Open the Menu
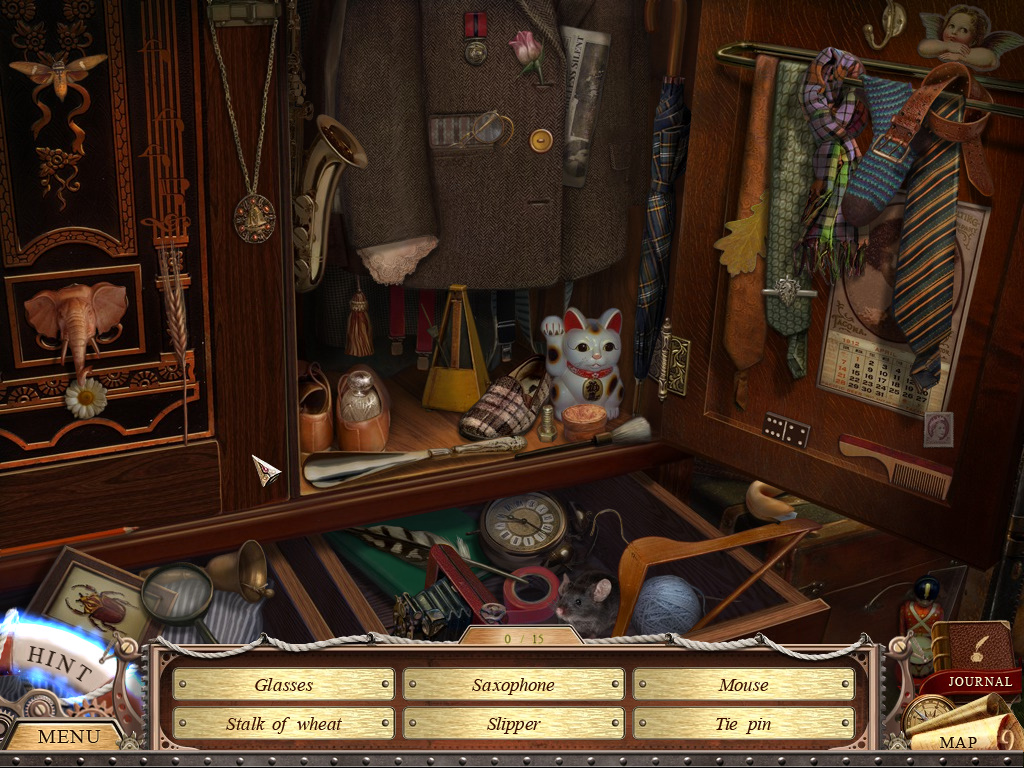Image resolution: width=1024 pixels, height=768 pixels. click(68, 737)
